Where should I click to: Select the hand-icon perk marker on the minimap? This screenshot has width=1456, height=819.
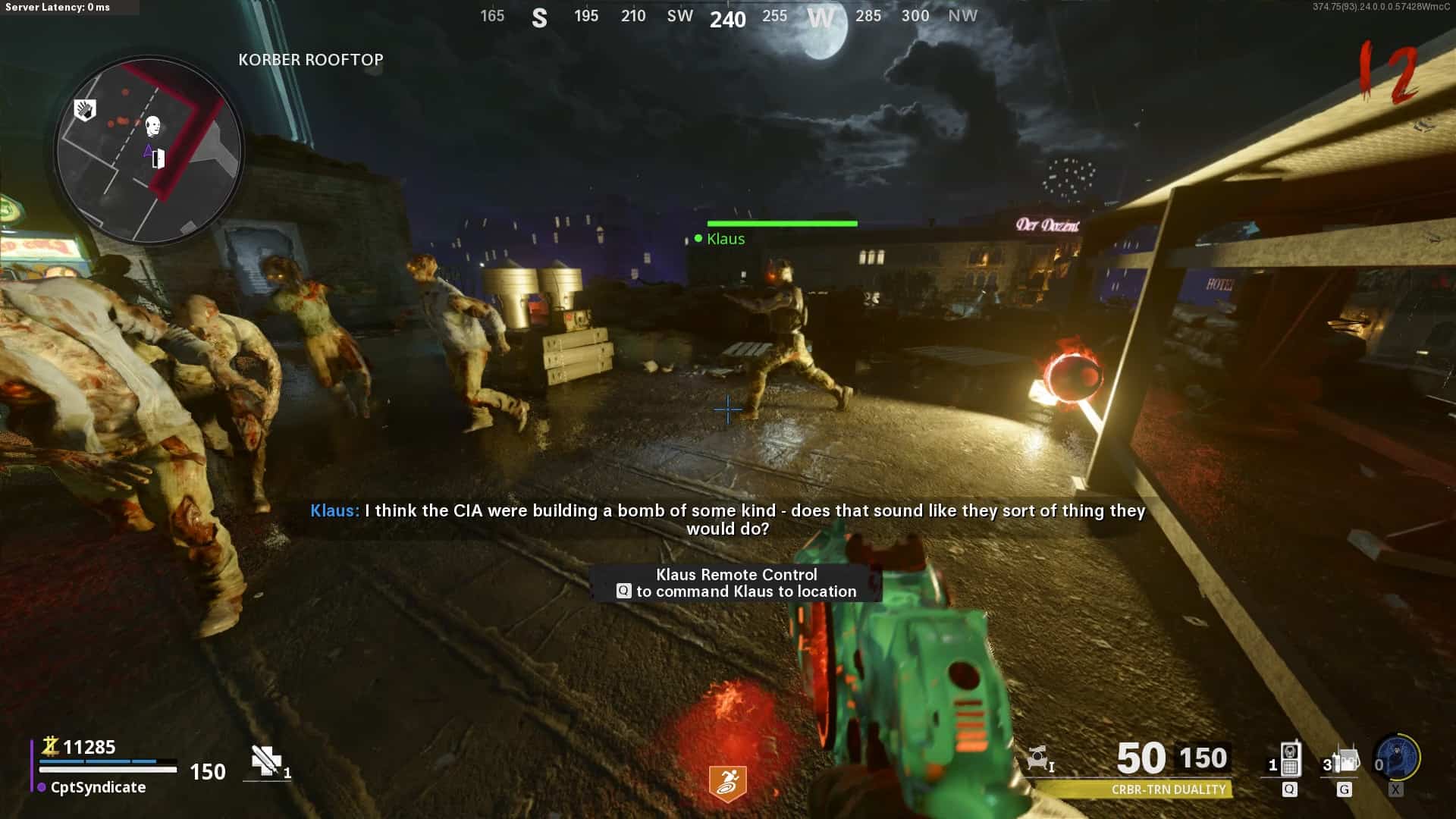click(x=85, y=110)
